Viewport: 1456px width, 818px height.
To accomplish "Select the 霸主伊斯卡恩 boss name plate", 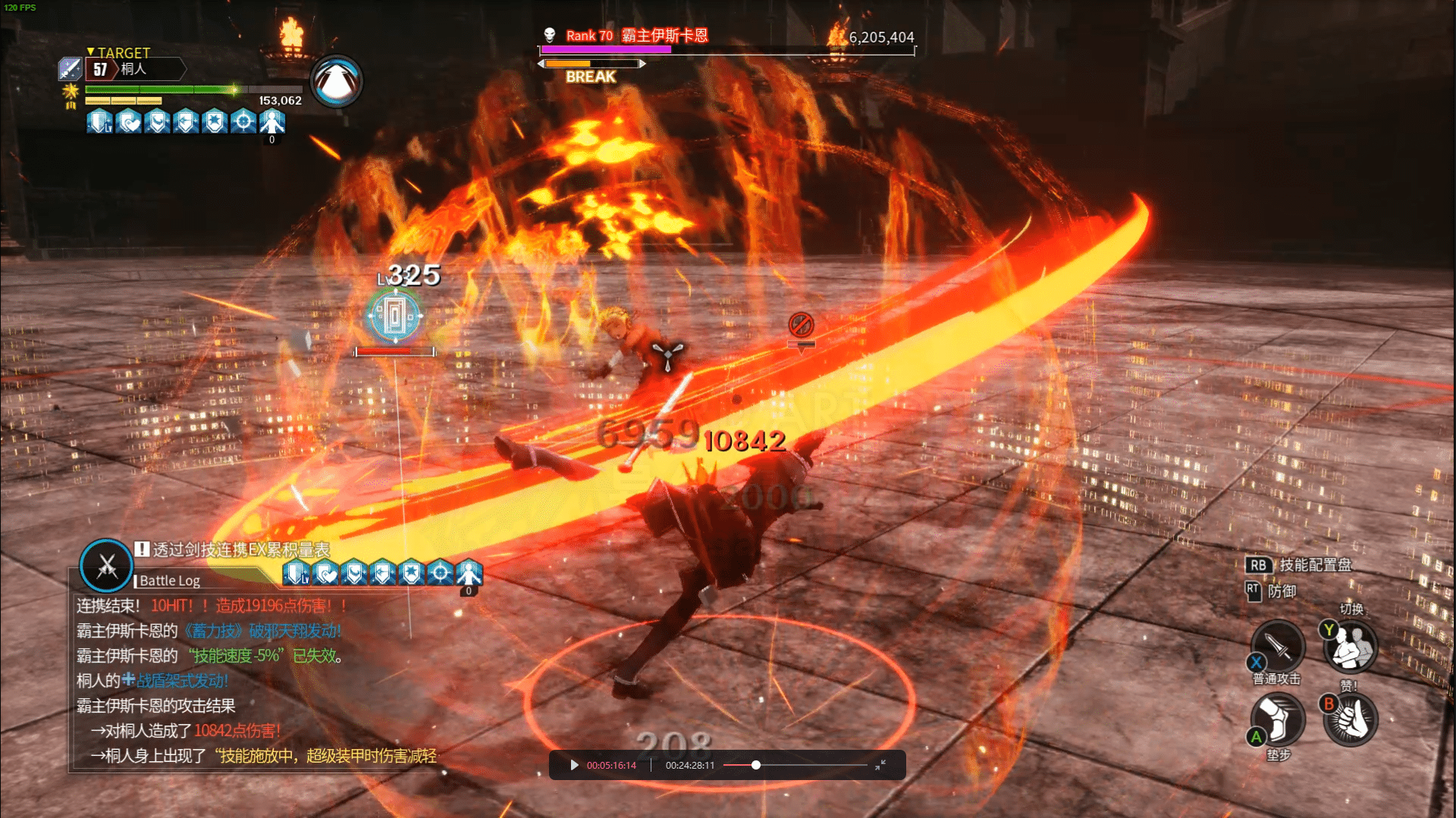I will (x=664, y=36).
